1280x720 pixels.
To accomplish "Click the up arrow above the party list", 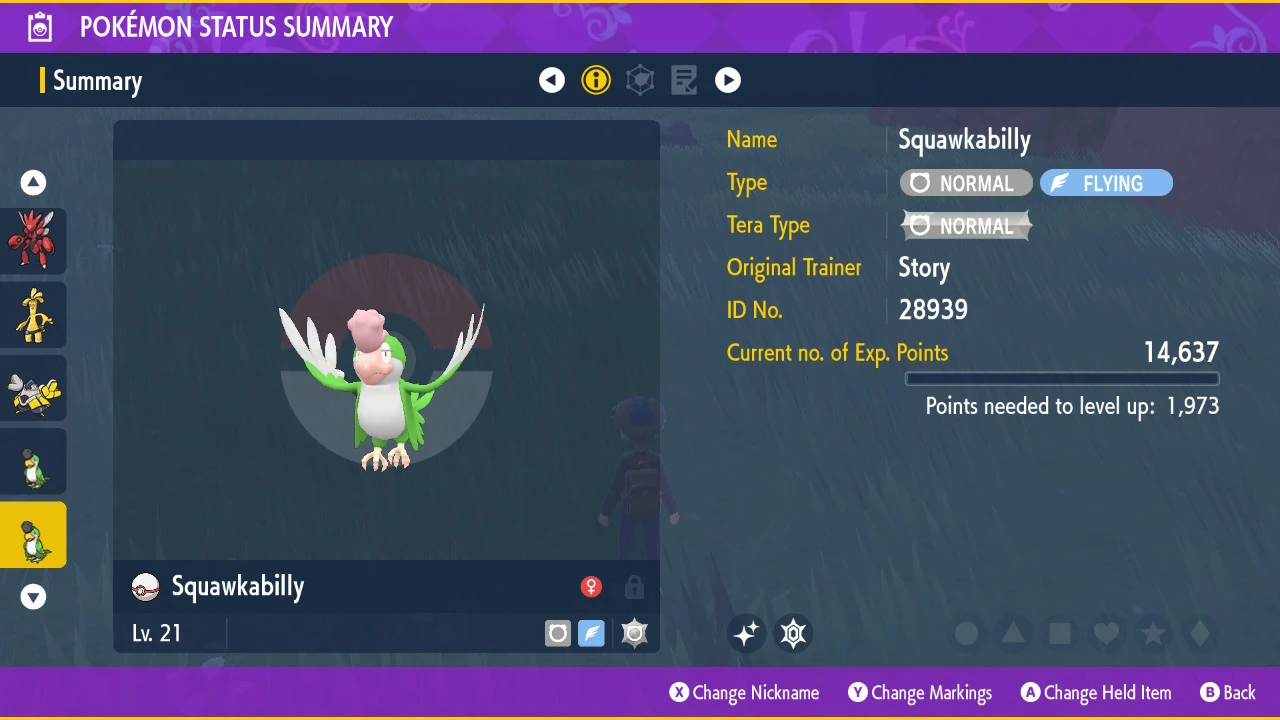I will tap(33, 182).
